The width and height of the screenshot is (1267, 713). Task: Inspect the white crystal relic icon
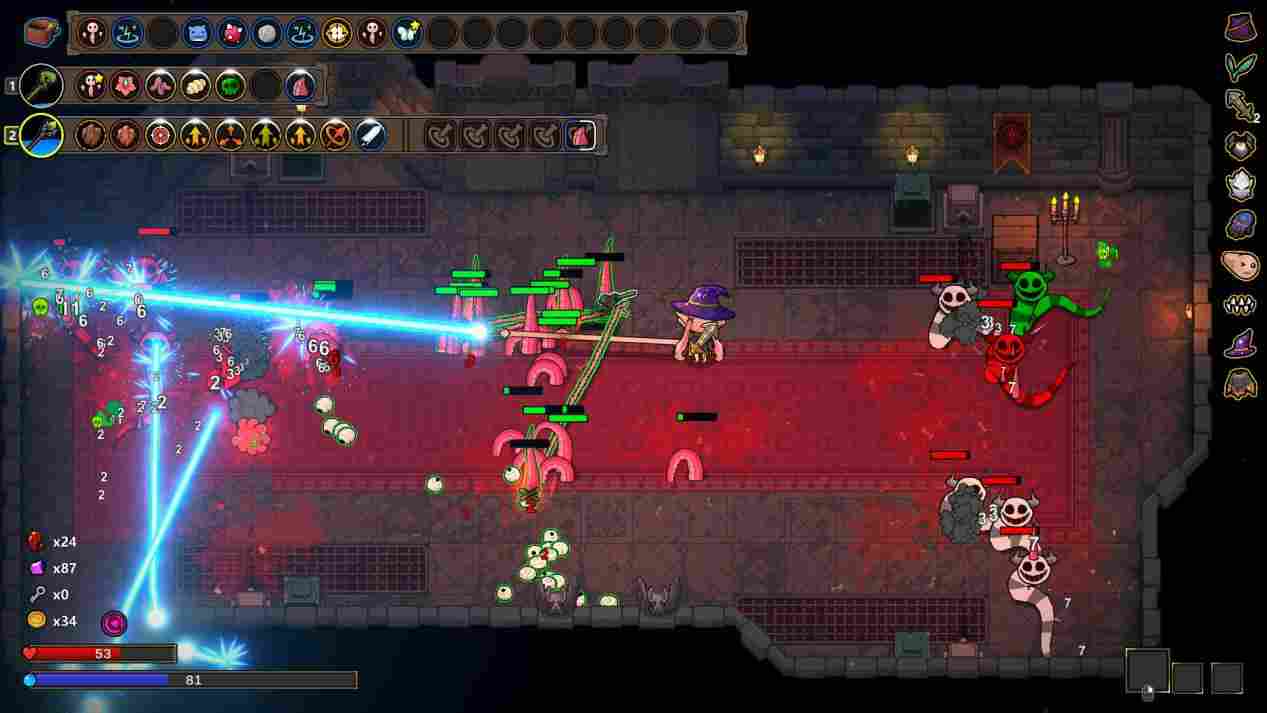pyautogui.click(x=1241, y=185)
